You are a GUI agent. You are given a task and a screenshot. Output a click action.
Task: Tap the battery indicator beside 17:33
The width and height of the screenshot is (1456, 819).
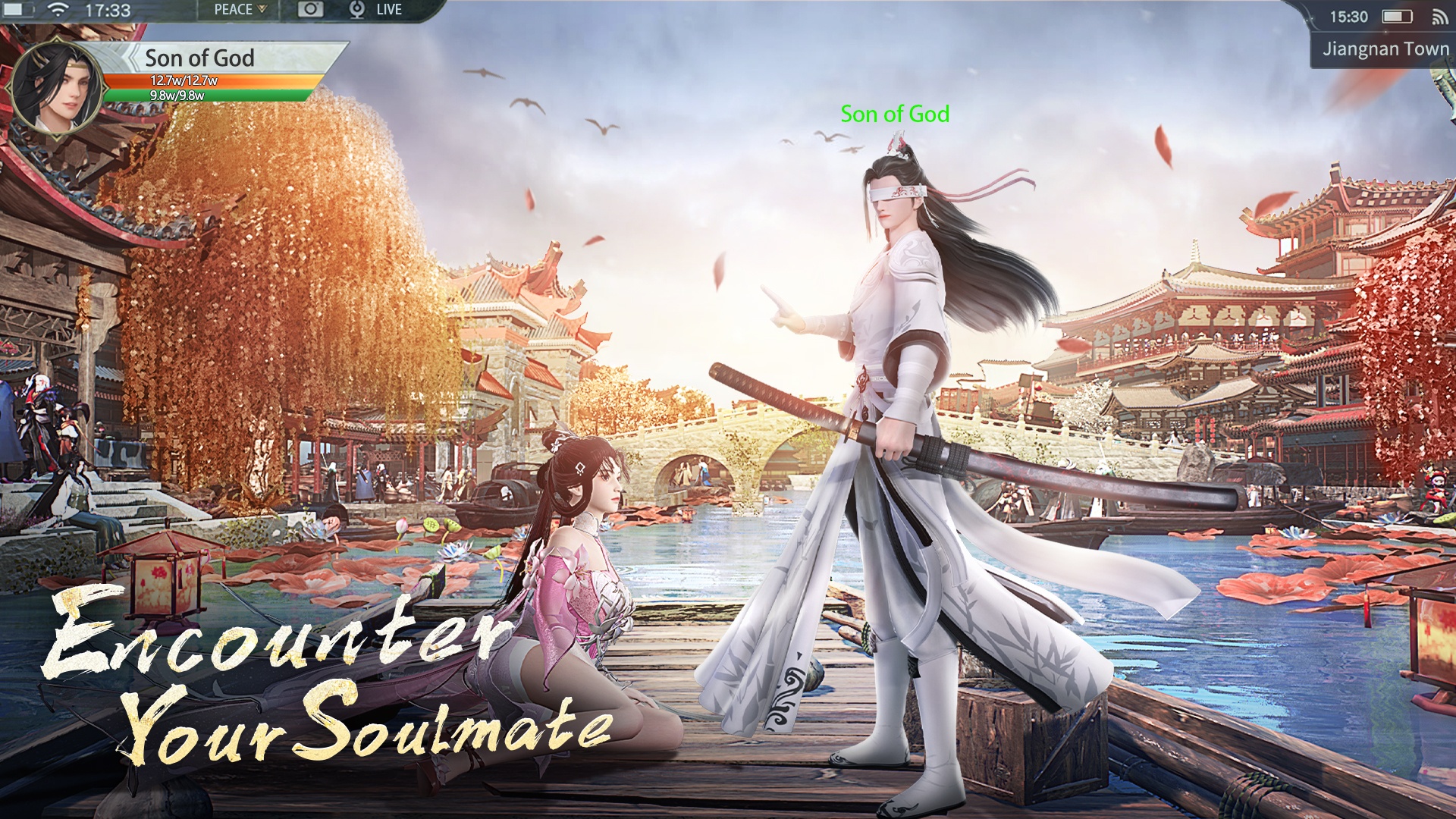click(x=17, y=9)
